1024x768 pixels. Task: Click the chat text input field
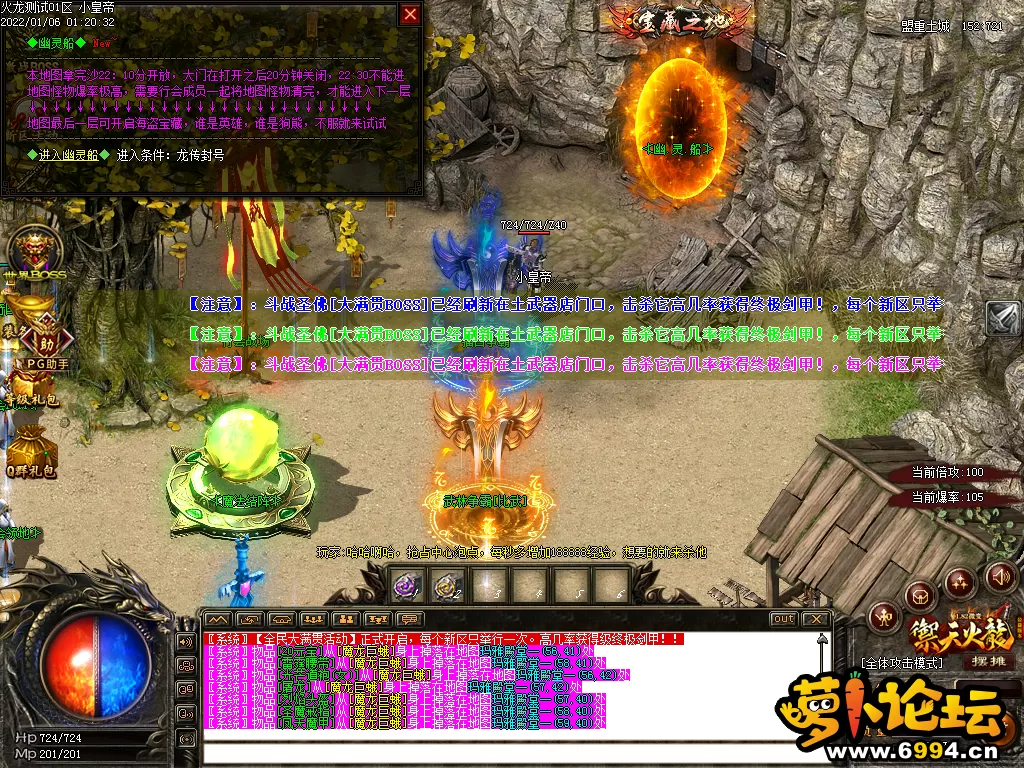[x=510, y=752]
